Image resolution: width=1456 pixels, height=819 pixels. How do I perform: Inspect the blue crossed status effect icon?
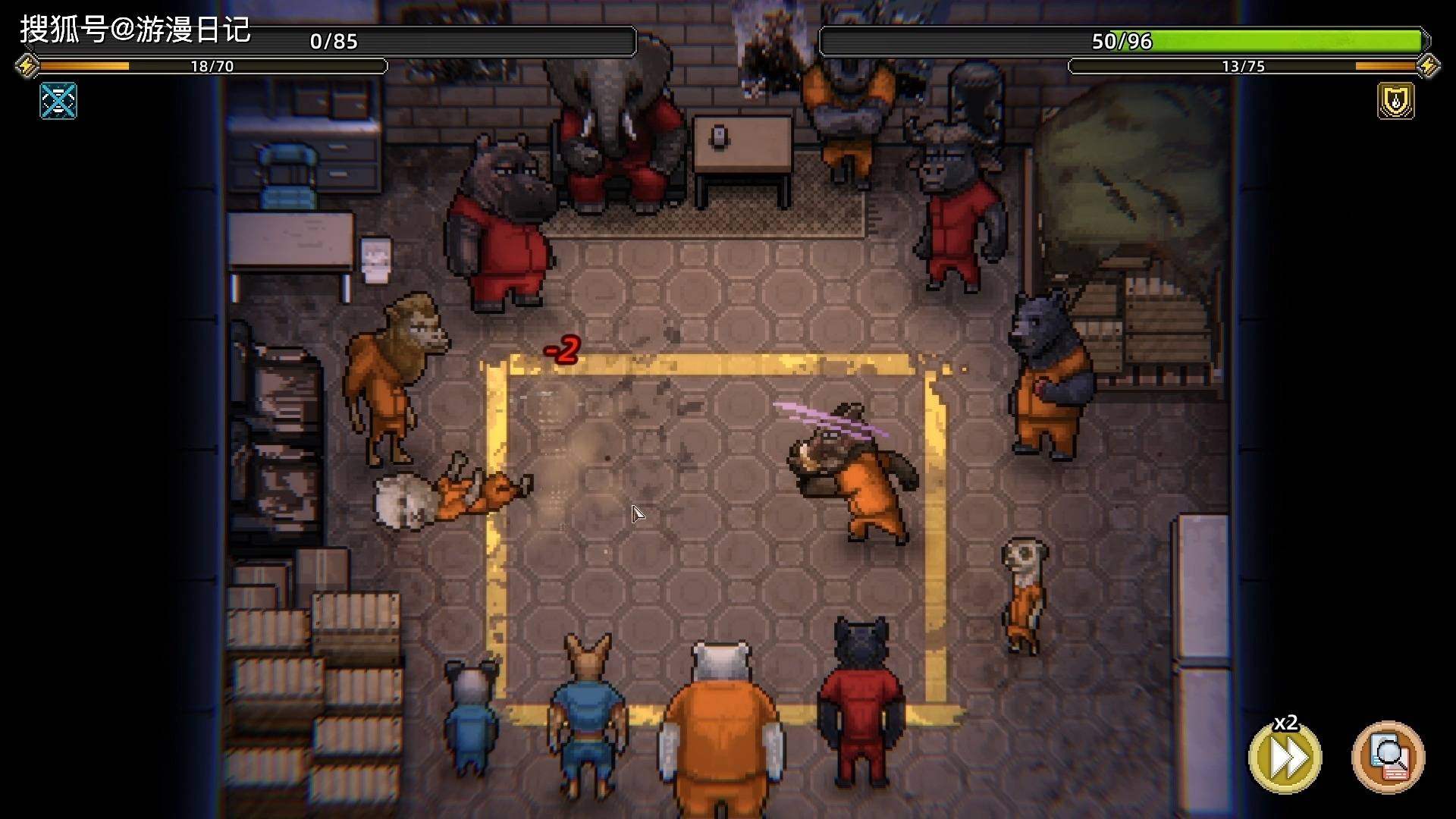click(x=58, y=101)
